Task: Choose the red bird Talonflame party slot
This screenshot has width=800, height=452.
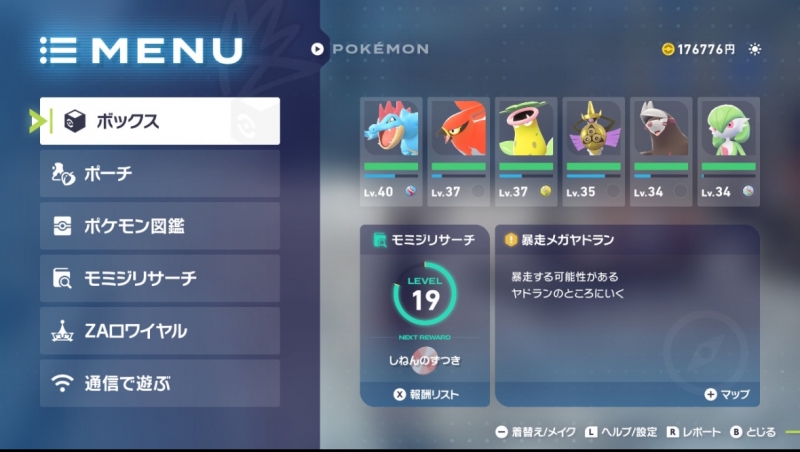Action: click(x=458, y=150)
